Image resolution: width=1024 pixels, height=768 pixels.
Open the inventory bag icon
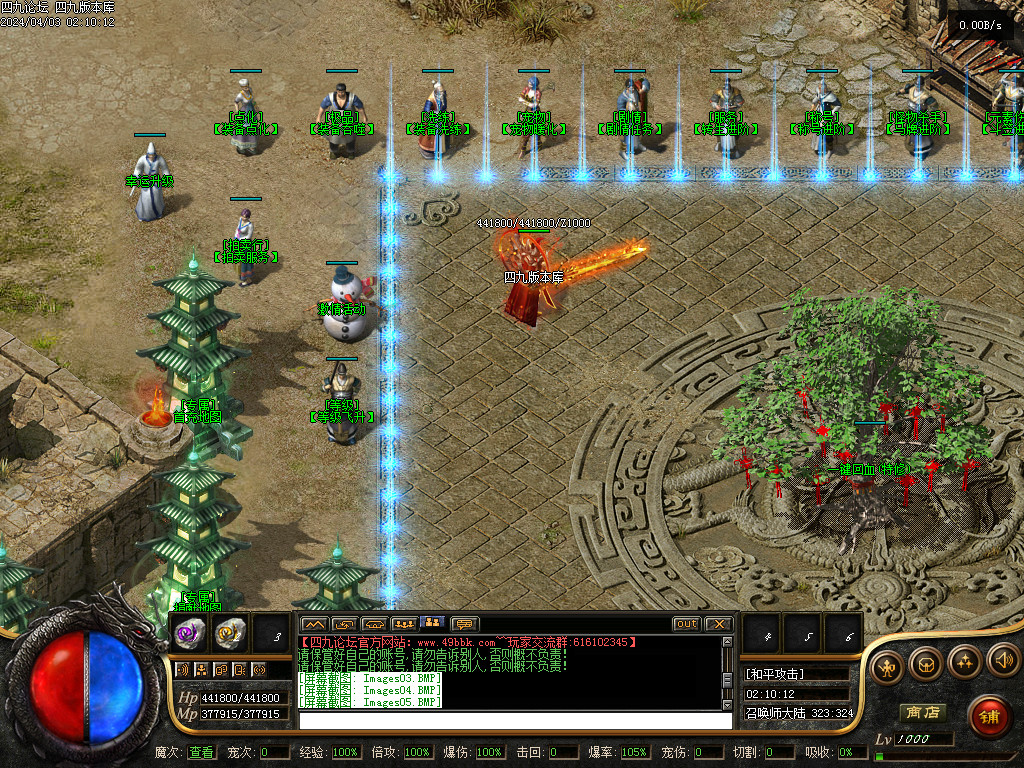(x=926, y=664)
